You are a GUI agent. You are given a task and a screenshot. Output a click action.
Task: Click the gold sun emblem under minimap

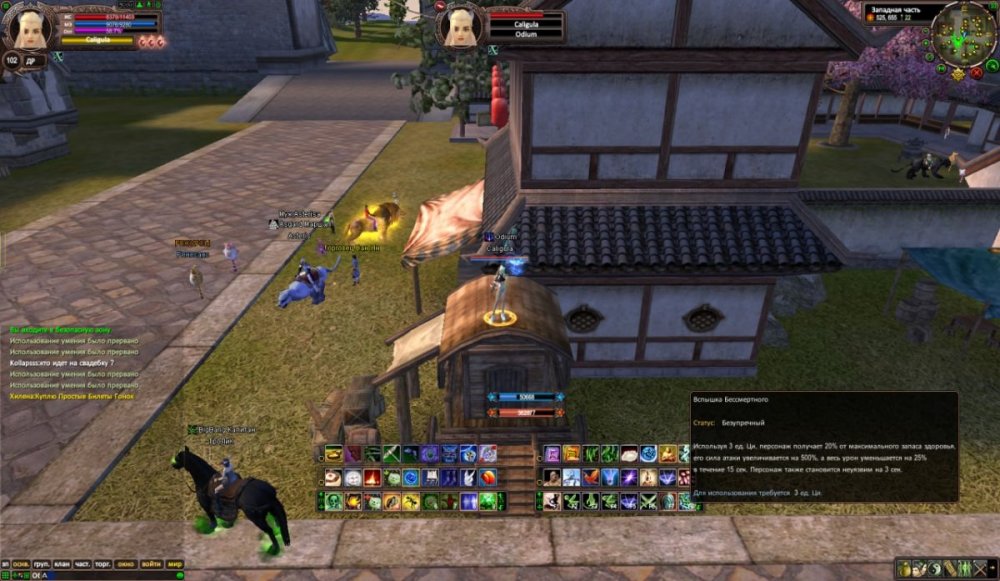(958, 74)
